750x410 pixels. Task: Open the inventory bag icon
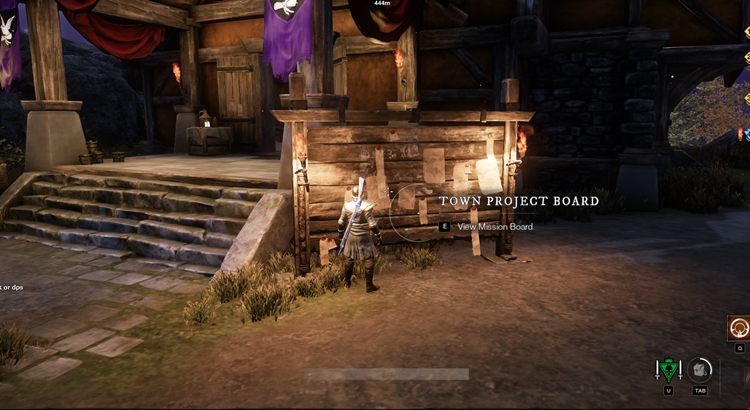(700, 369)
